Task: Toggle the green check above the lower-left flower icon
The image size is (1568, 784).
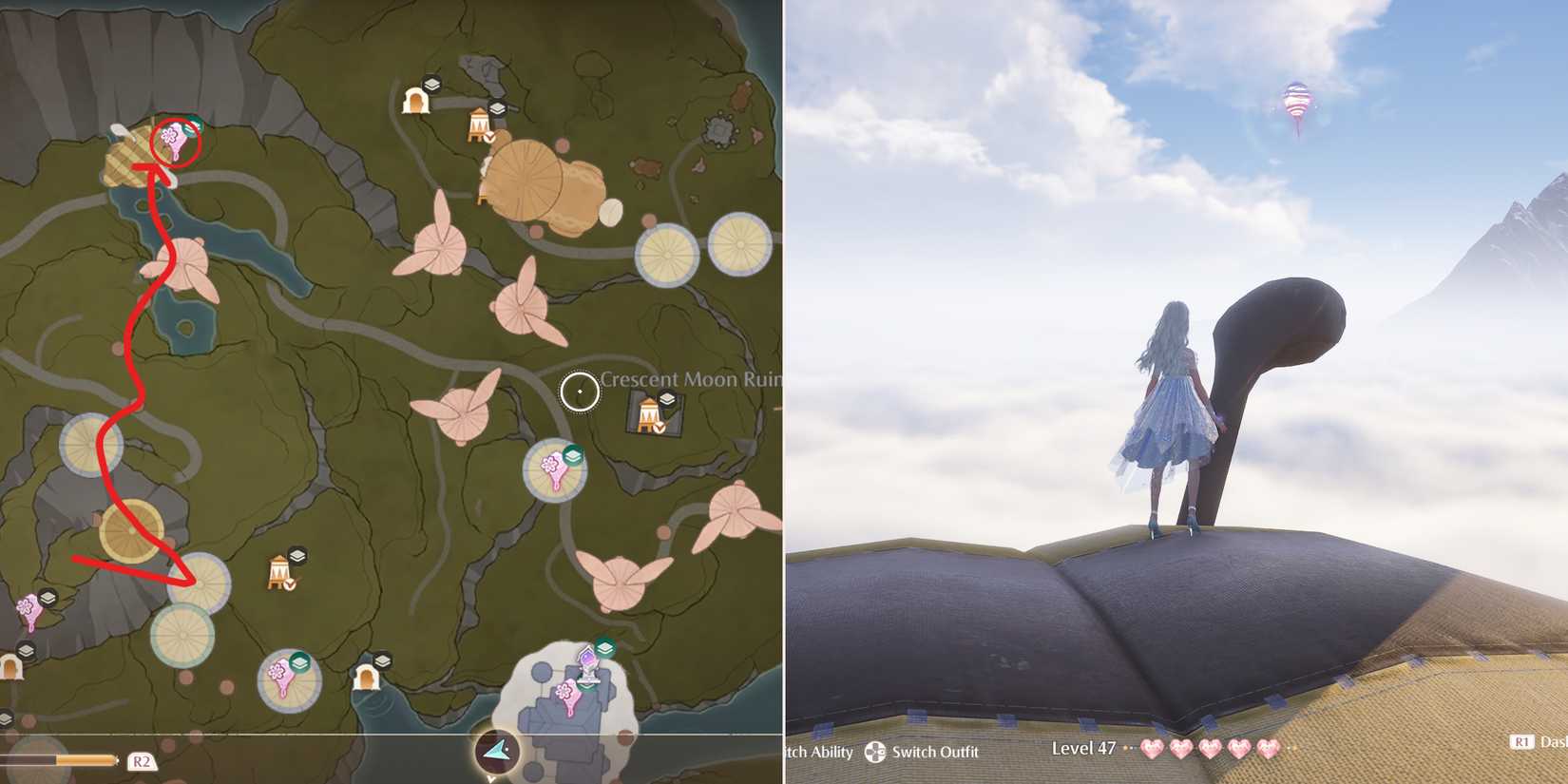Action: [x=300, y=664]
